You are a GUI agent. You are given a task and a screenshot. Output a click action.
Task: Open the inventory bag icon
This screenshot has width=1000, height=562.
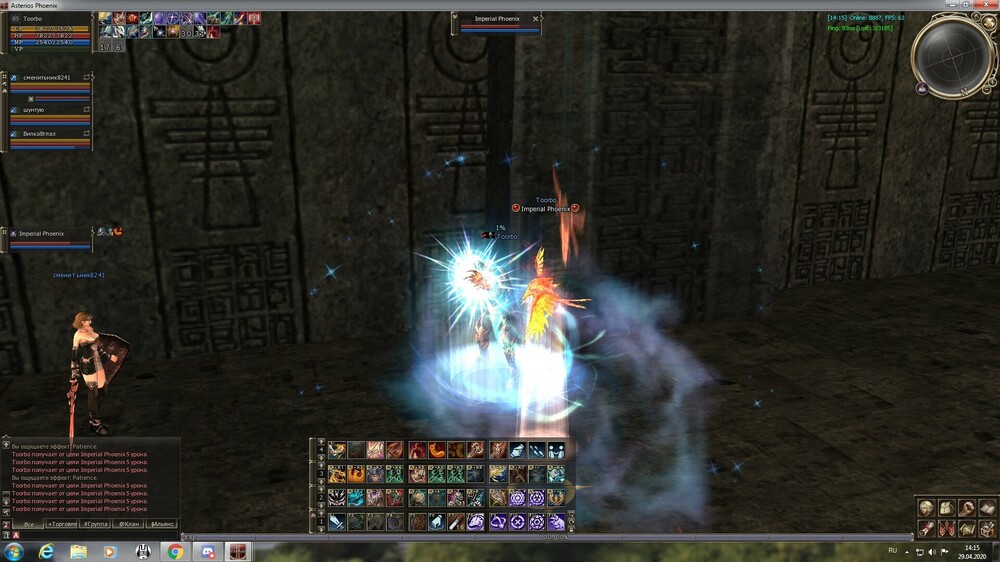coord(945,508)
